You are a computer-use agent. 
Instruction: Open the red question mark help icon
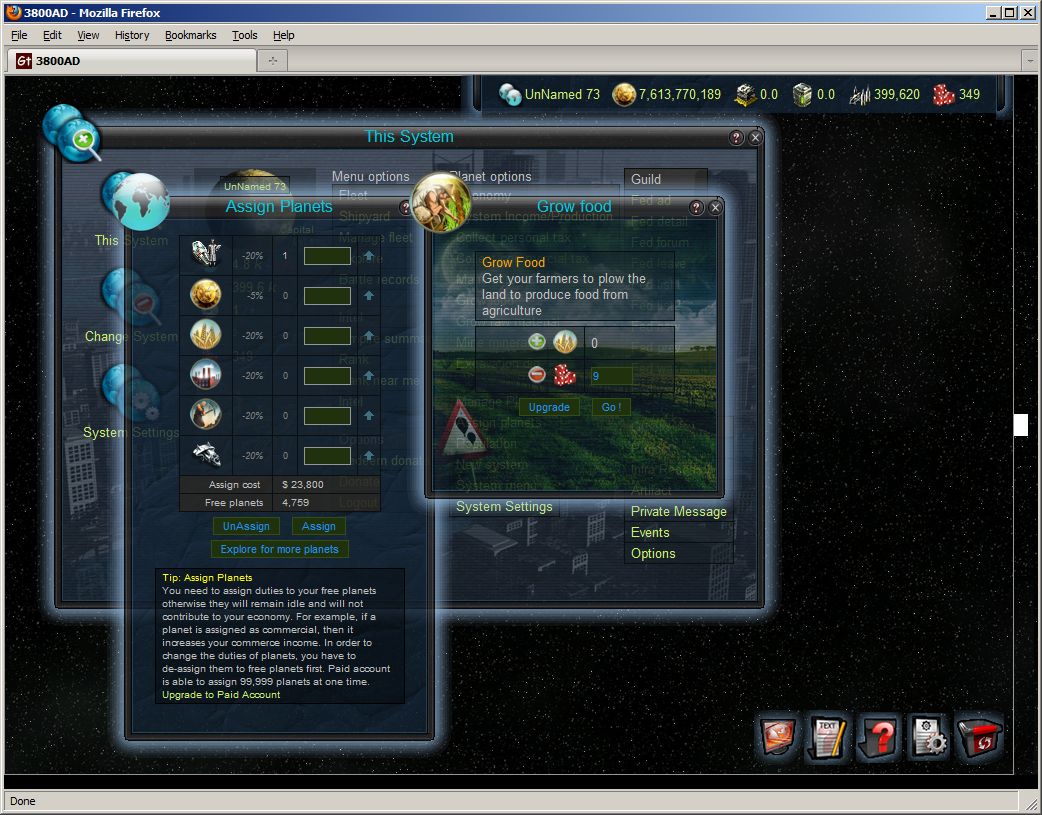click(879, 739)
